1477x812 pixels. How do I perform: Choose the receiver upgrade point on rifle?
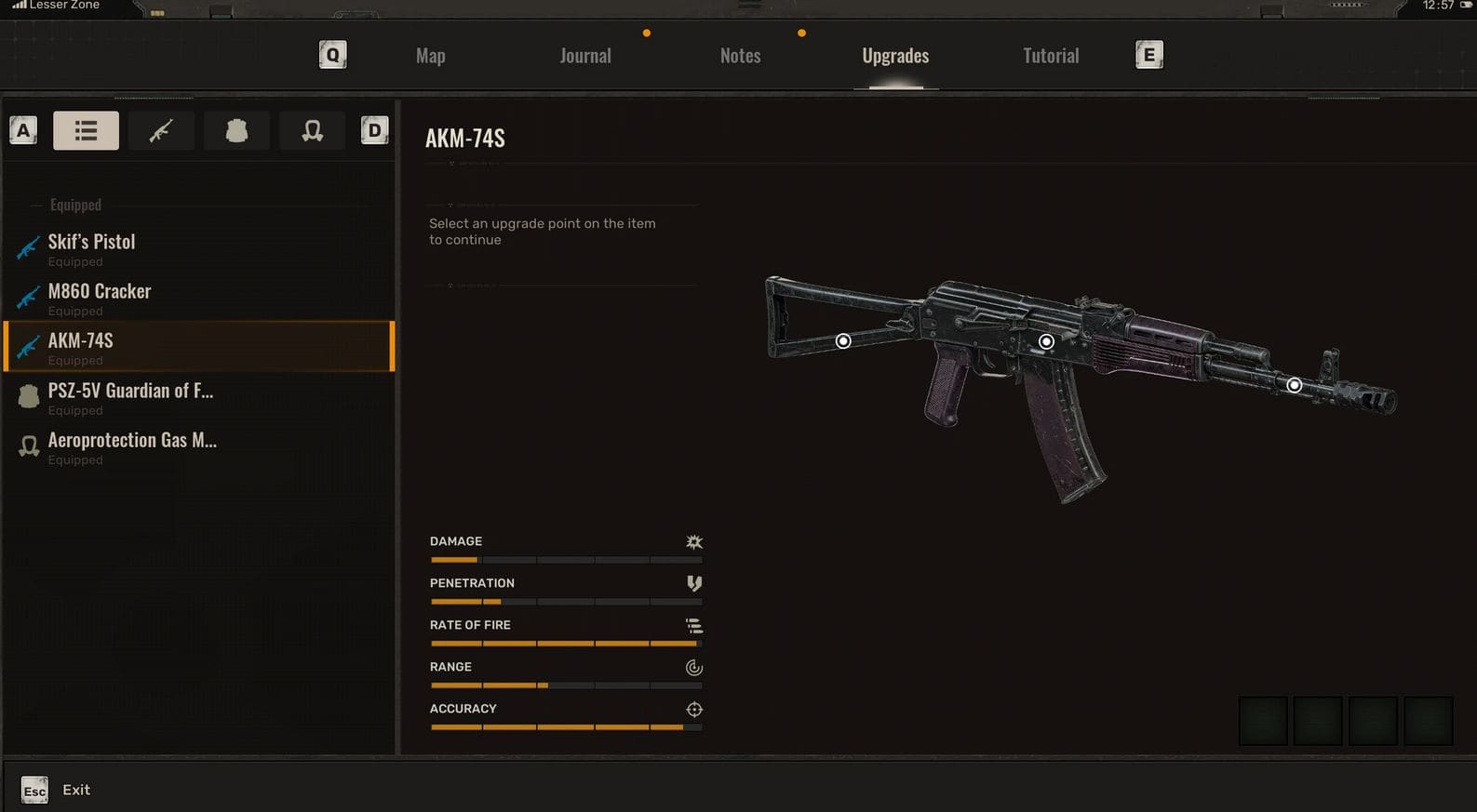(1046, 341)
